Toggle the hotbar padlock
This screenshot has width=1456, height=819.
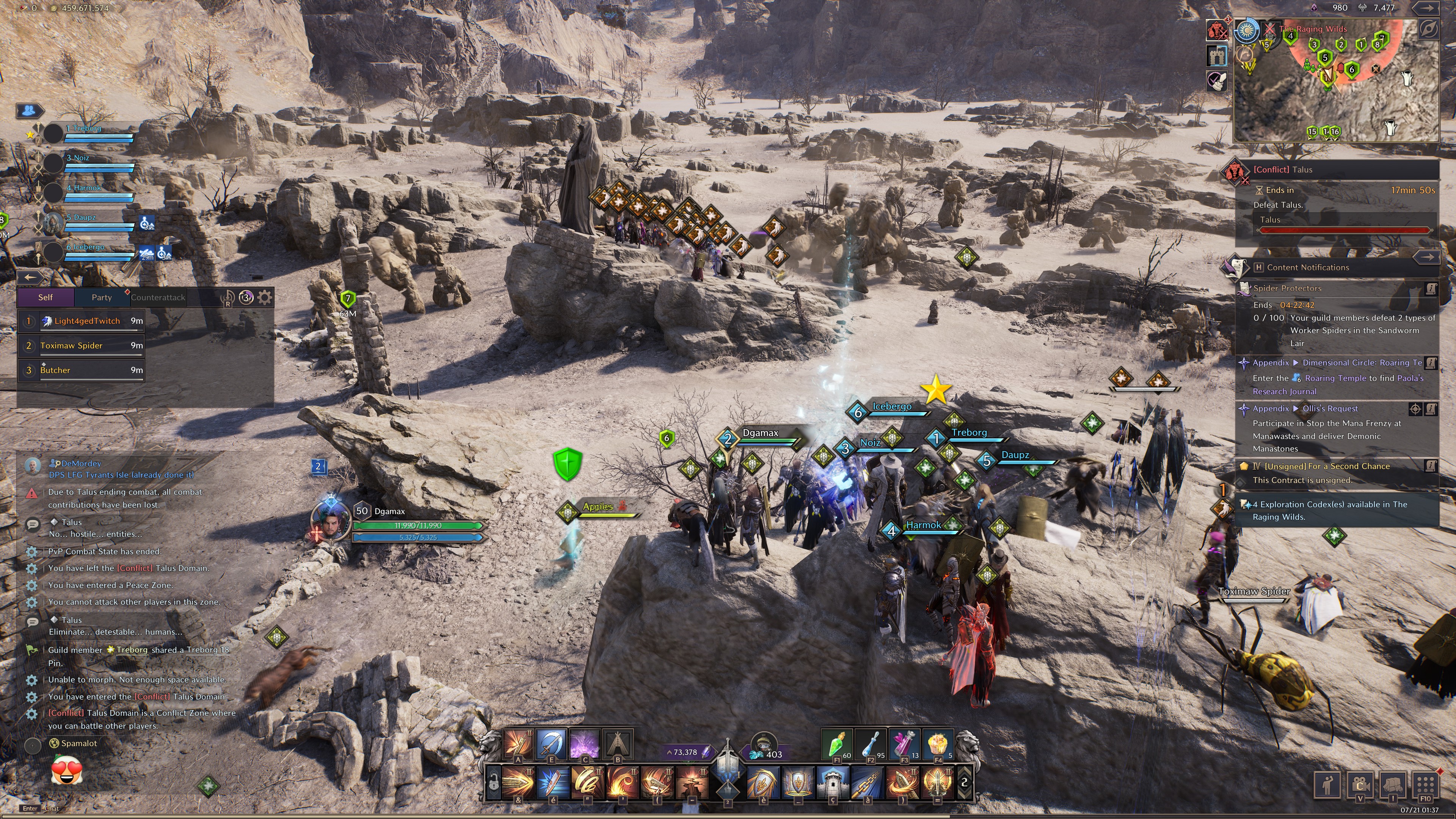(493, 783)
